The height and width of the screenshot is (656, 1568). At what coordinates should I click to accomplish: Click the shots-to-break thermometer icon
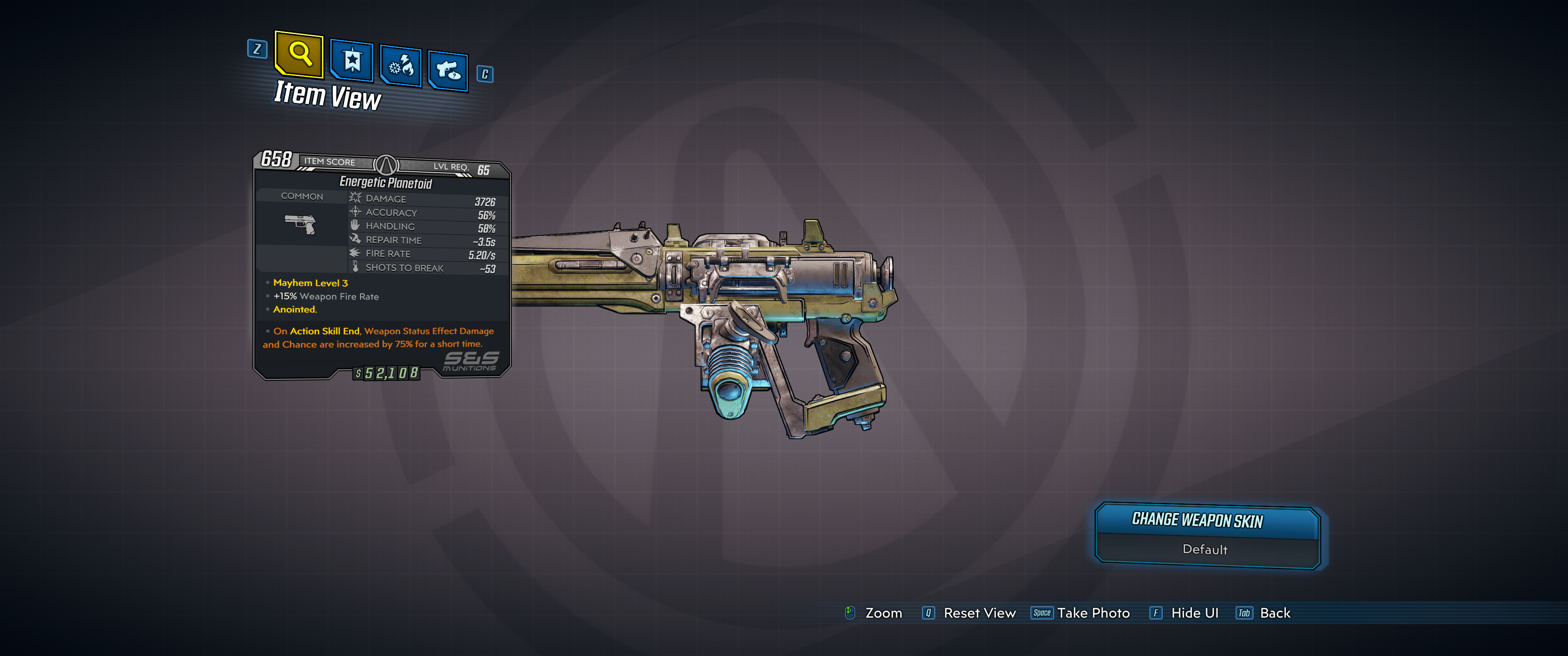355,267
